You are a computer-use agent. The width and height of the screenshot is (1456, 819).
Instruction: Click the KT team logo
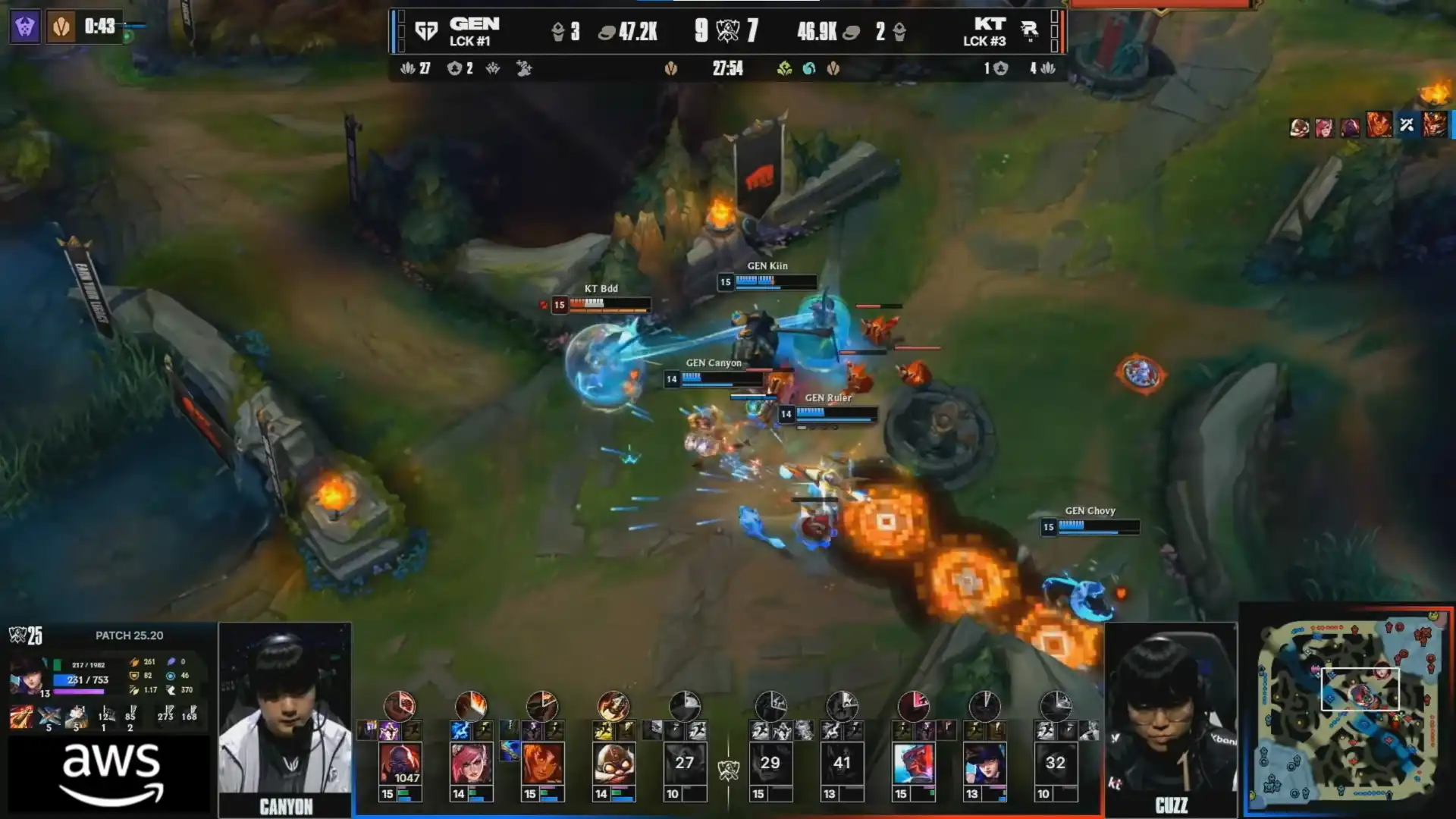coord(1029,31)
